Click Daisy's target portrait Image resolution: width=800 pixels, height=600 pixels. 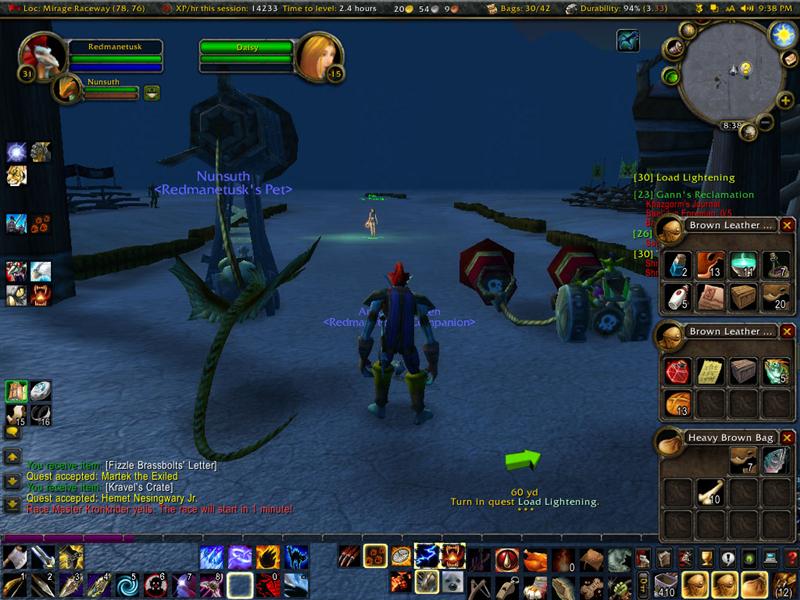pos(320,57)
